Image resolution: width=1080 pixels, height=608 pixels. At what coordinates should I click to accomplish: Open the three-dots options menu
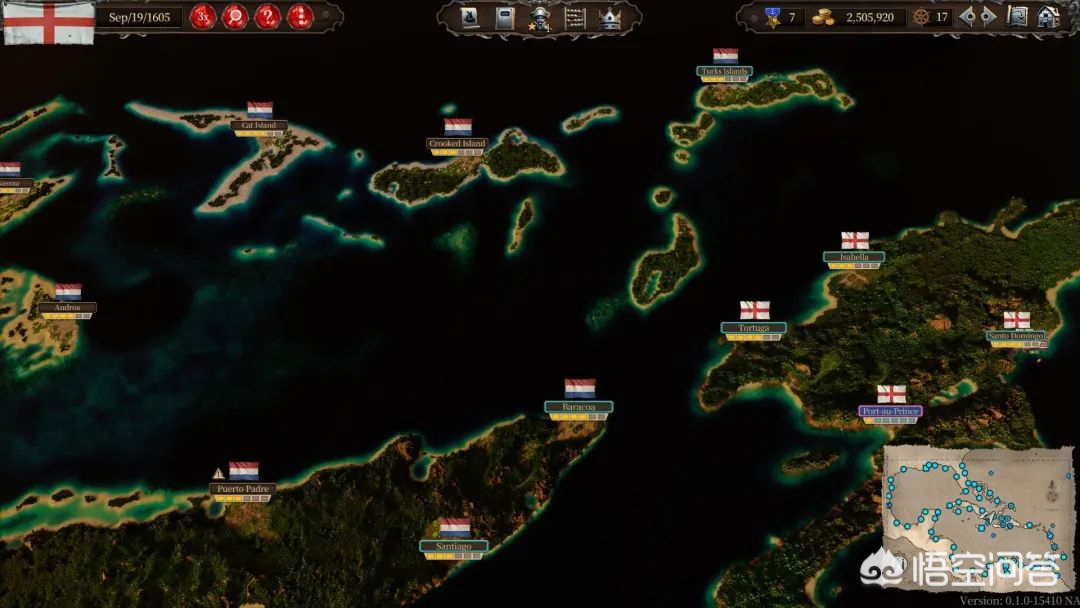[299, 17]
